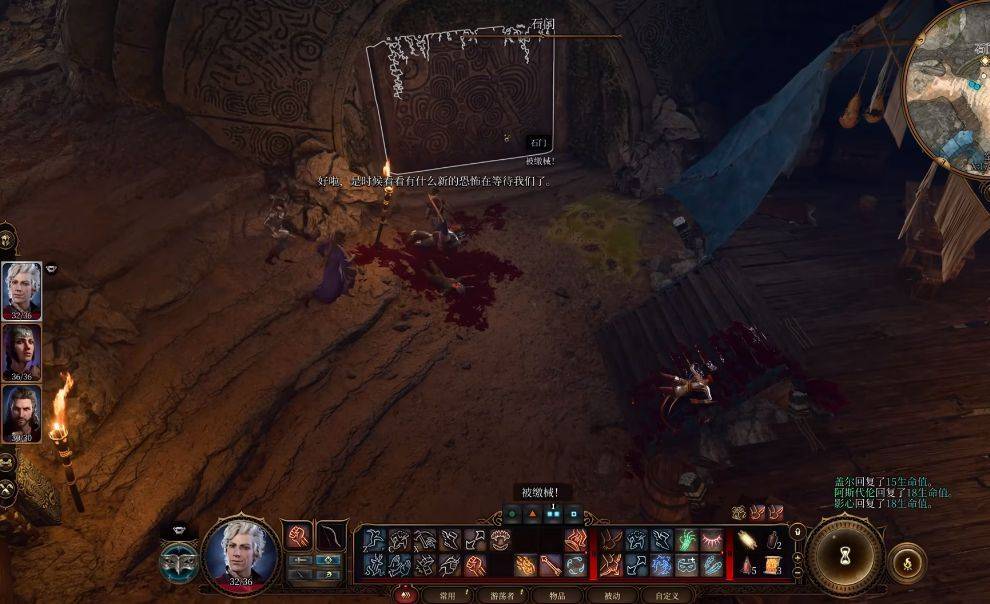Click the hourglass end turn button
The image size is (990, 604).
845,557
